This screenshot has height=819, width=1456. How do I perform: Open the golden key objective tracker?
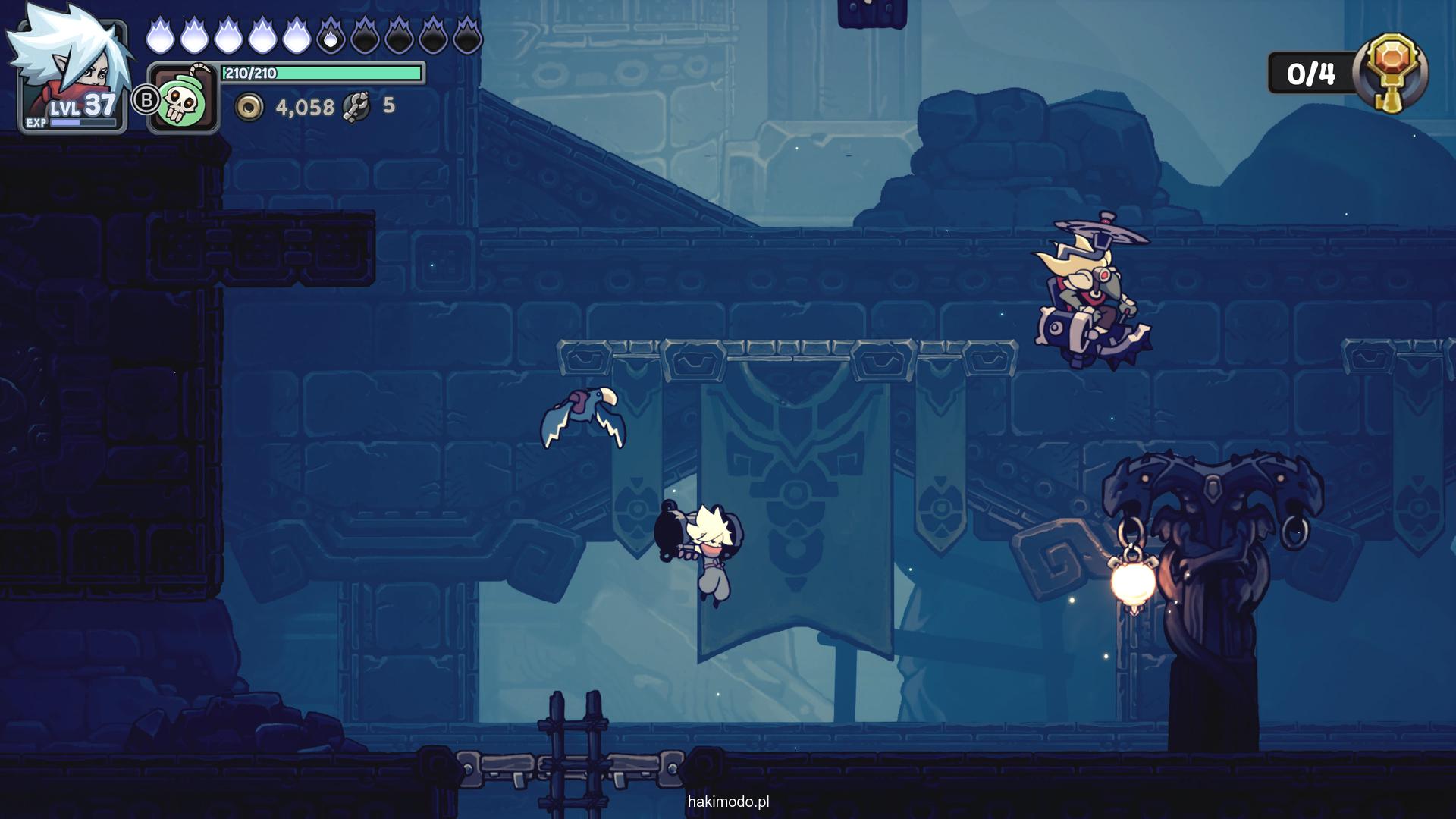click(1394, 73)
